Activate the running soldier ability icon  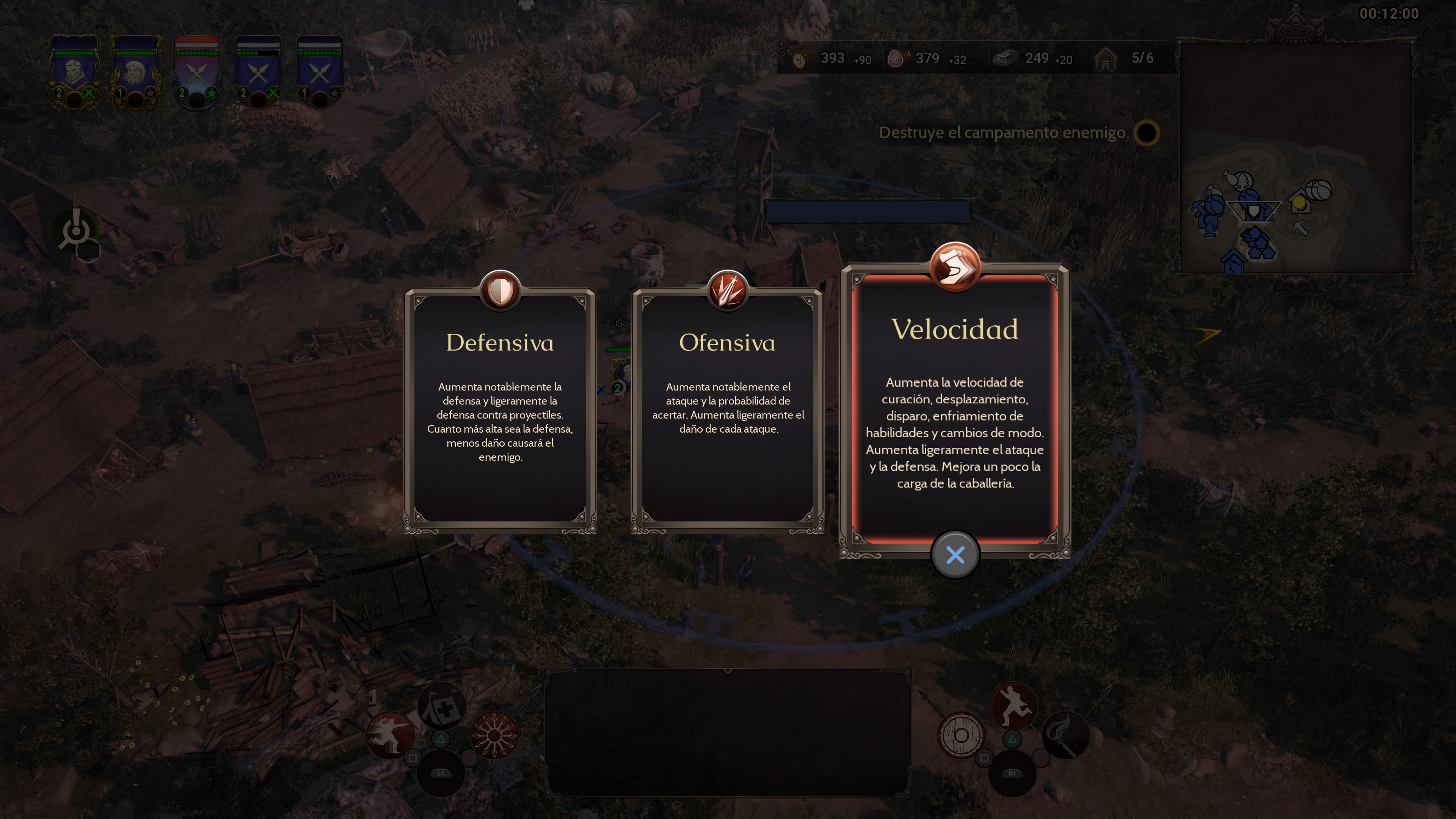pyautogui.click(x=1013, y=706)
